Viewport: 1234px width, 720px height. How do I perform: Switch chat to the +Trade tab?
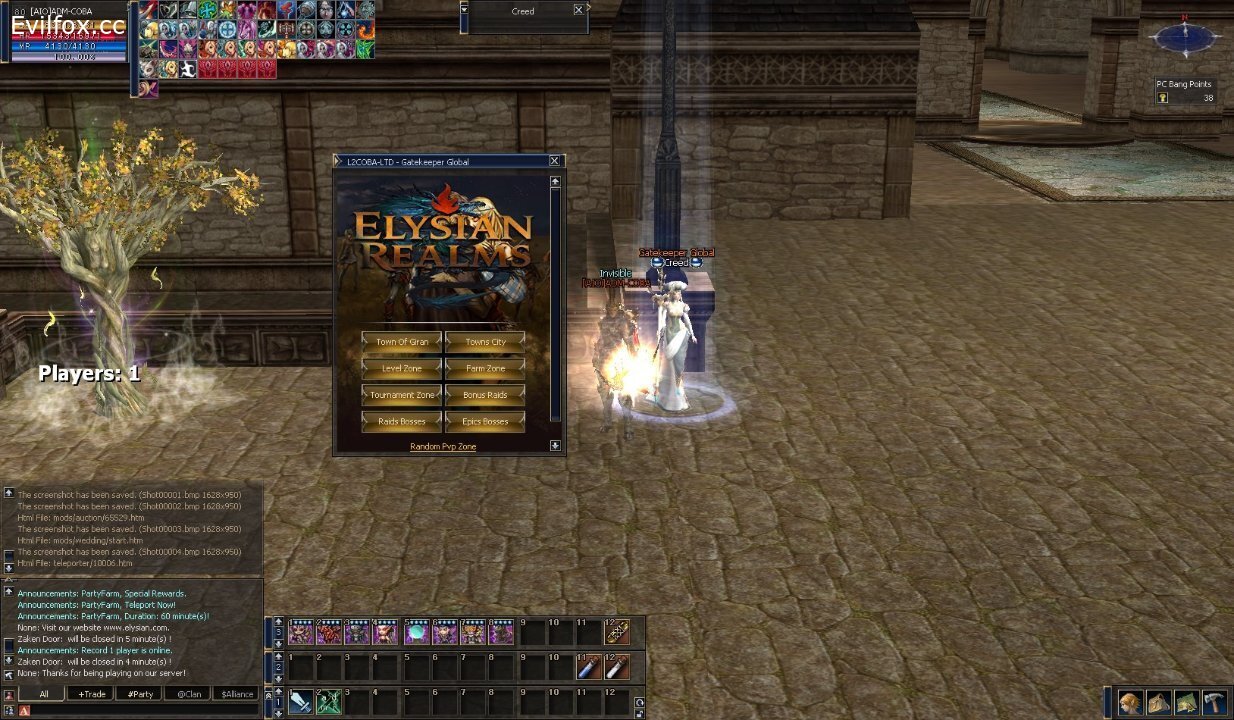(x=92, y=694)
